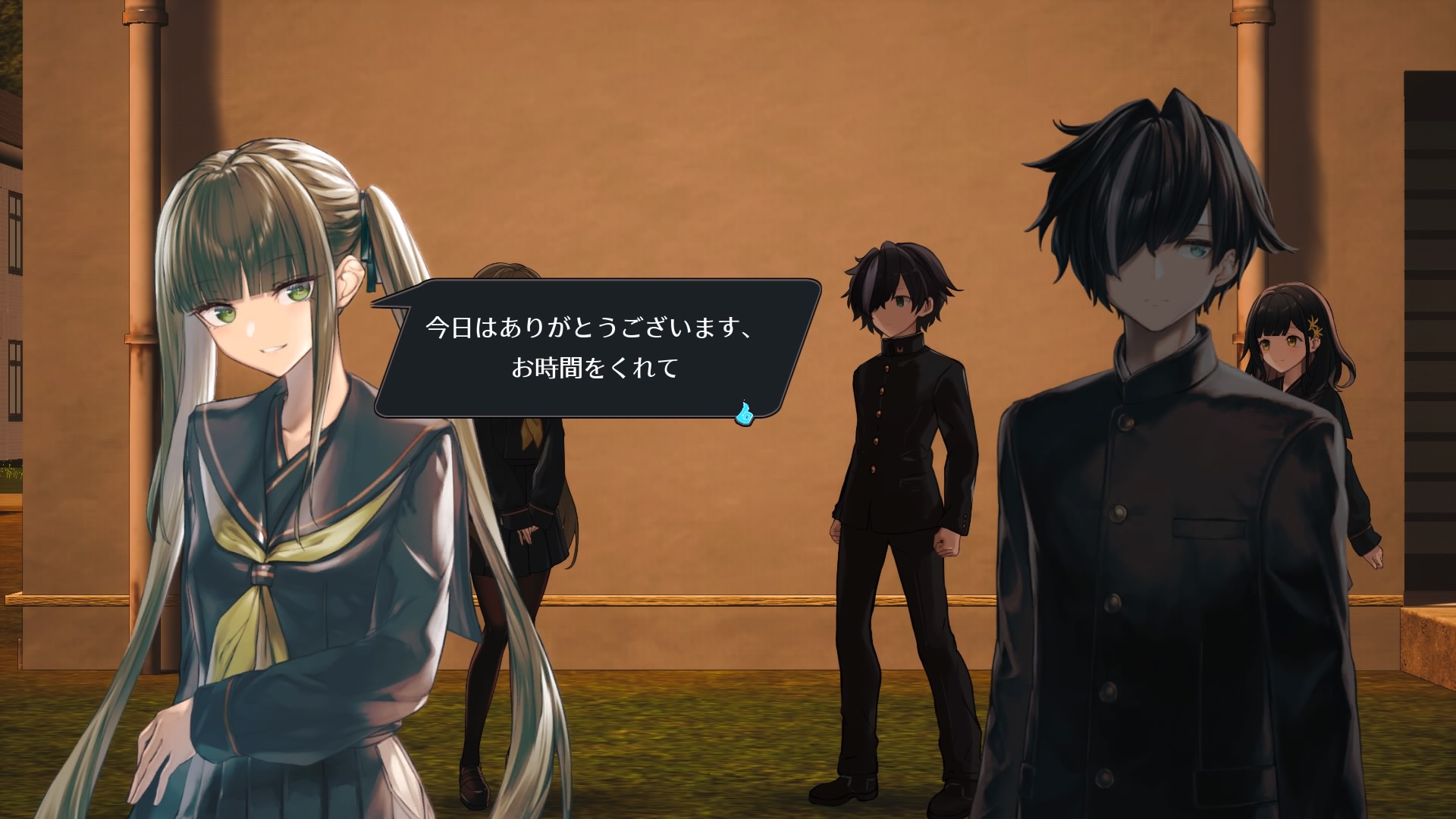Advance the dialogue speech bubble
1456x819 pixels.
[x=596, y=348]
